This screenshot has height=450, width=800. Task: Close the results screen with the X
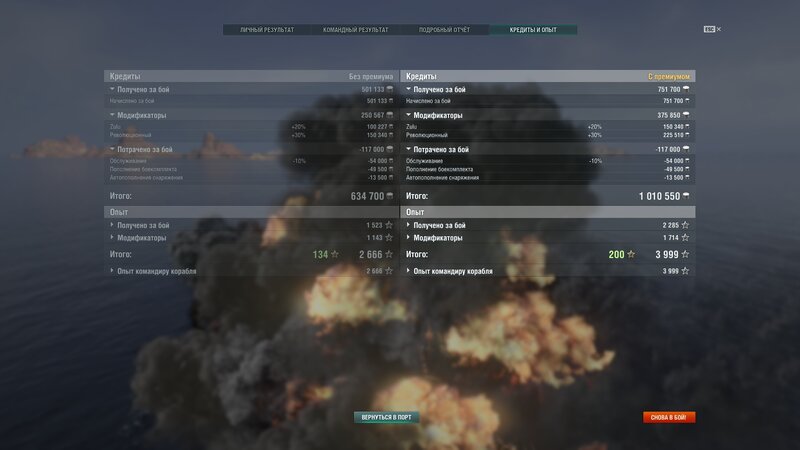(718, 29)
